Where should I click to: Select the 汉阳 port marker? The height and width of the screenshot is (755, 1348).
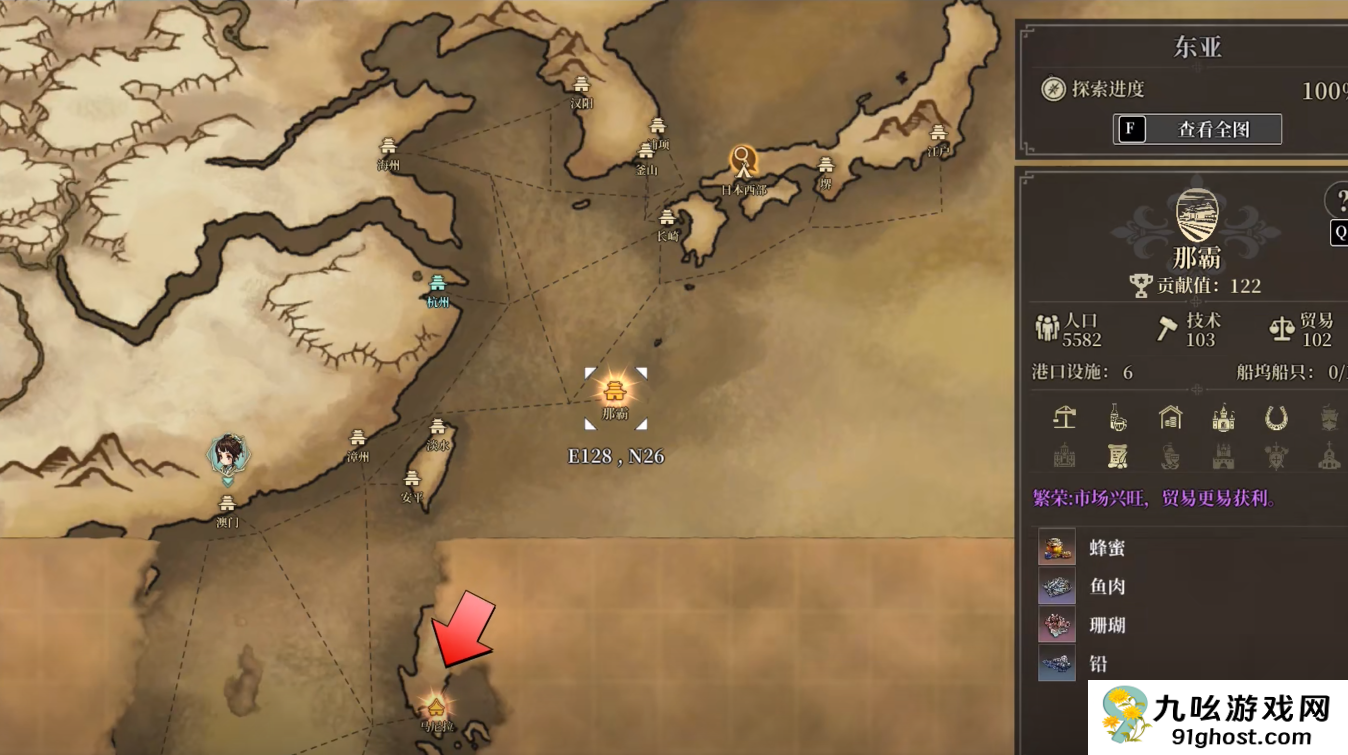tap(581, 86)
